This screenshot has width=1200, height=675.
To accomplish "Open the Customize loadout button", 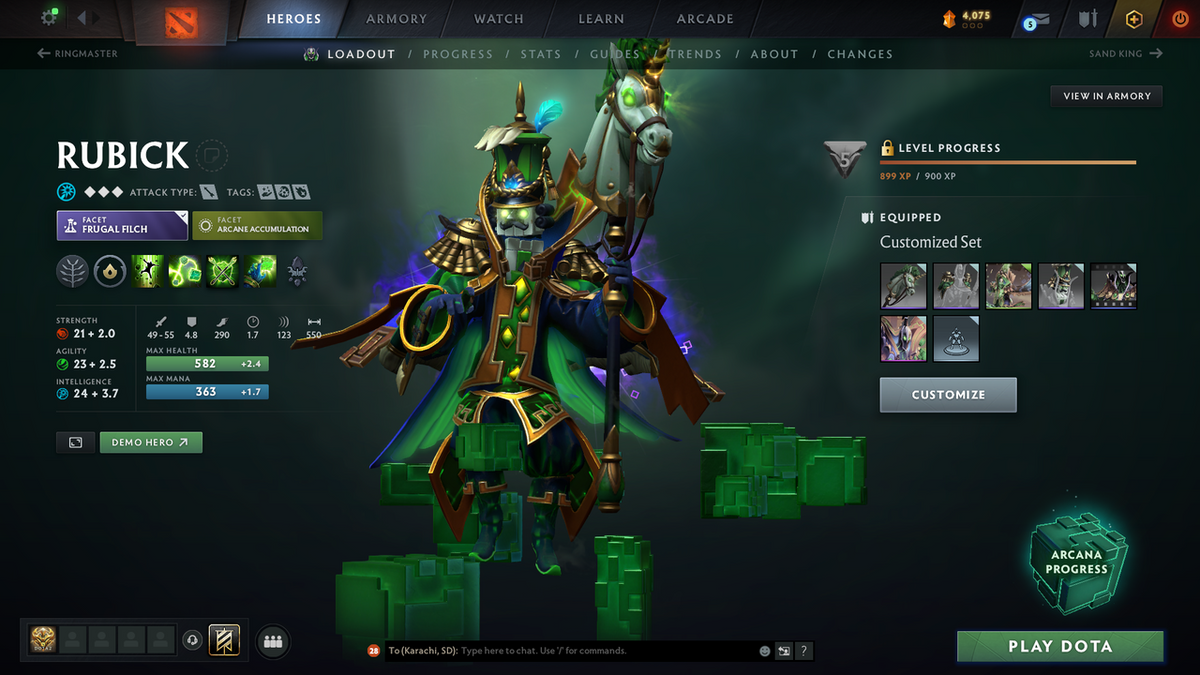I will coord(948,395).
